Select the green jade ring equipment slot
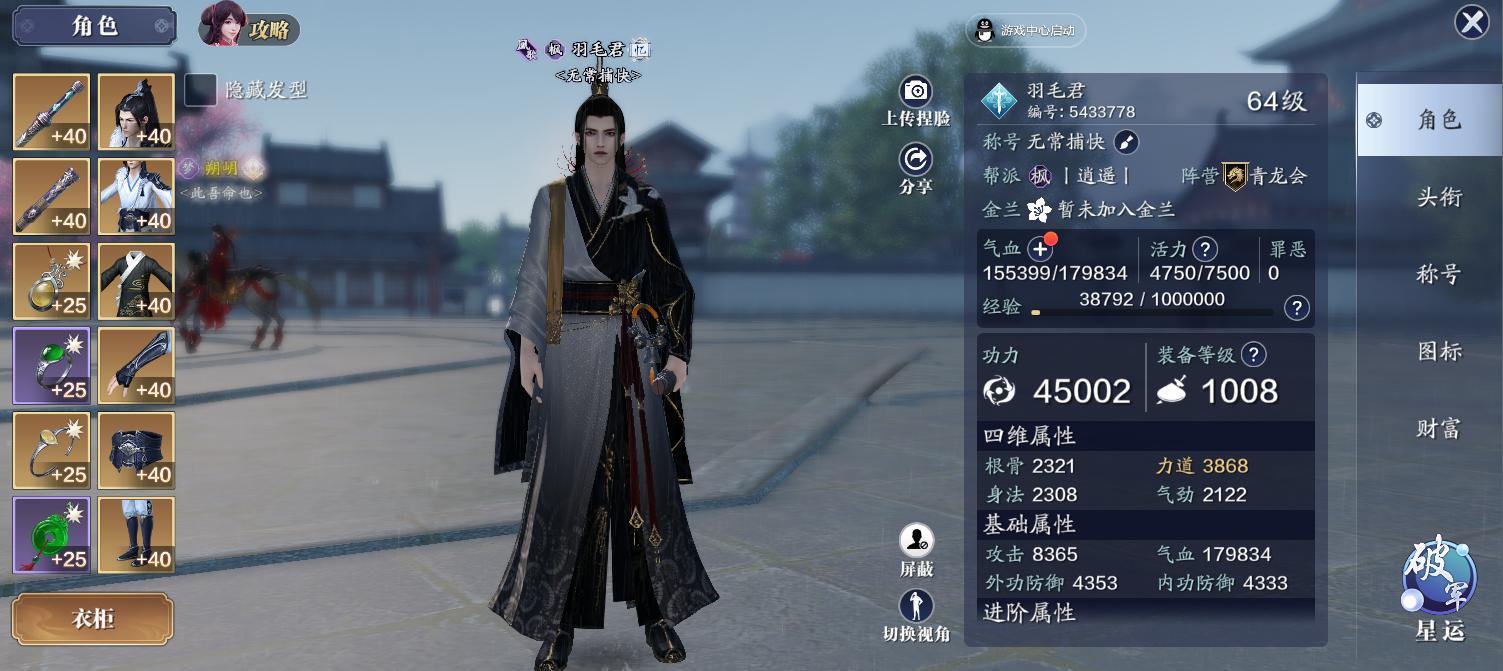 point(52,366)
